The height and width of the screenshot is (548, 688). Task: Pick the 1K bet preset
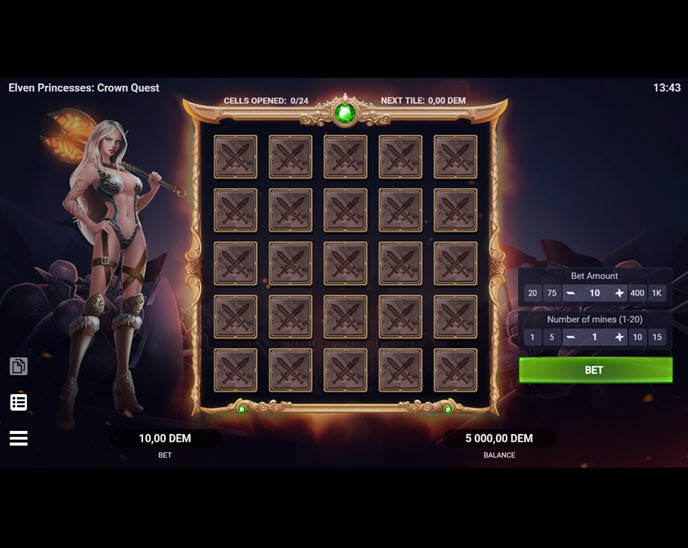[x=657, y=293]
